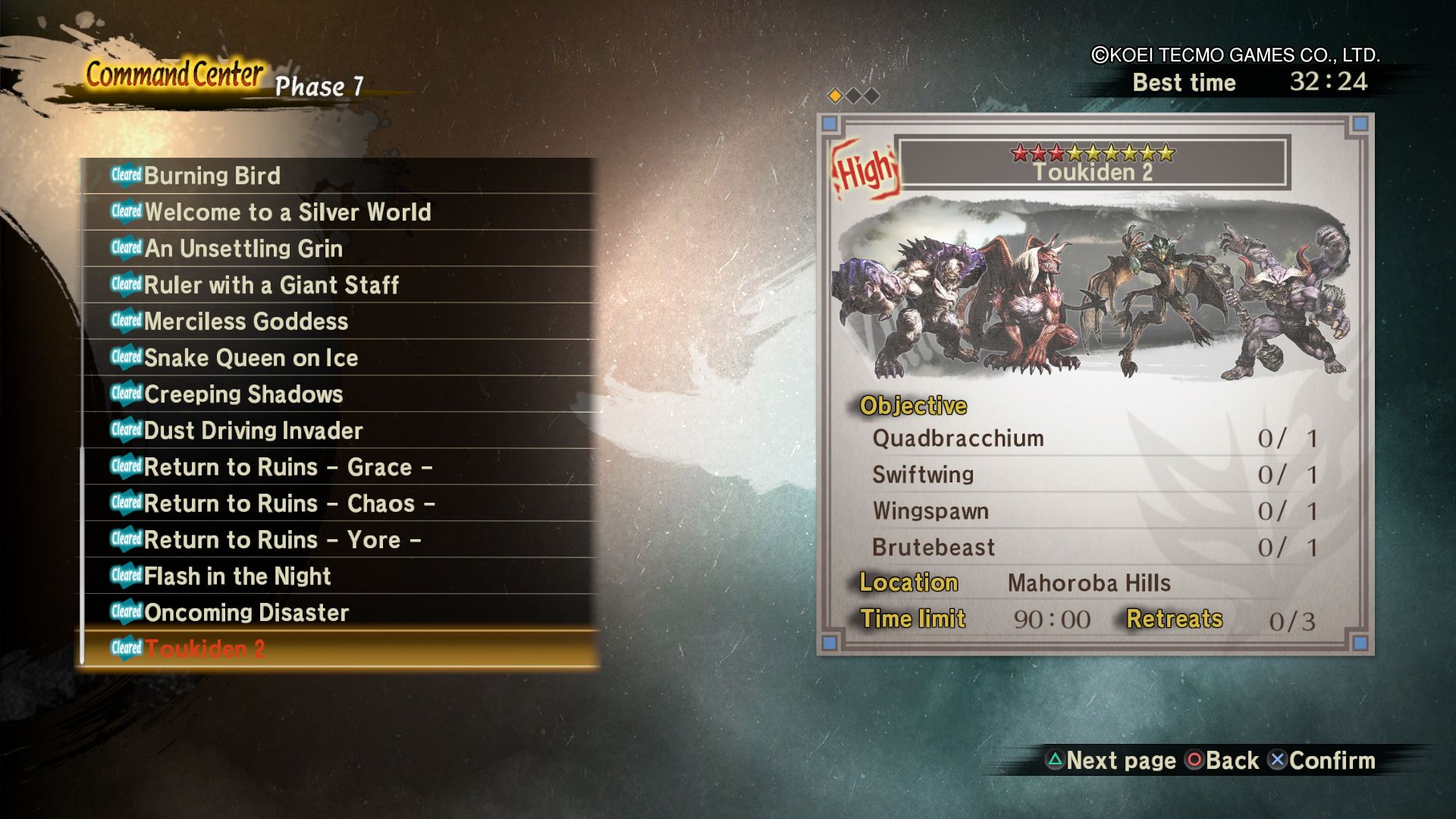Select Return to Ruins - Yore -
The height and width of the screenshot is (819, 1456).
[282, 540]
